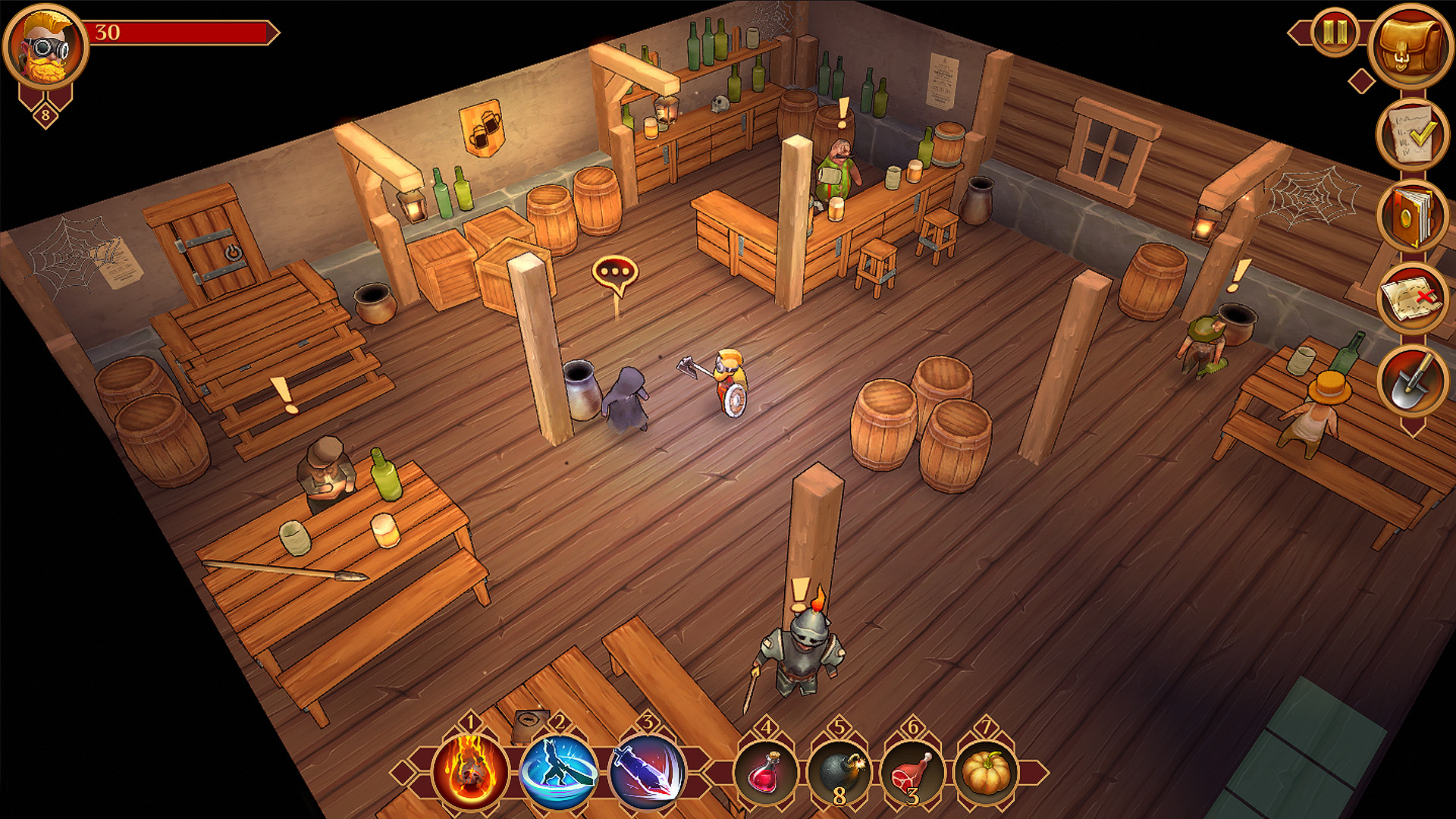Click the health bar showing 30

tap(182, 32)
